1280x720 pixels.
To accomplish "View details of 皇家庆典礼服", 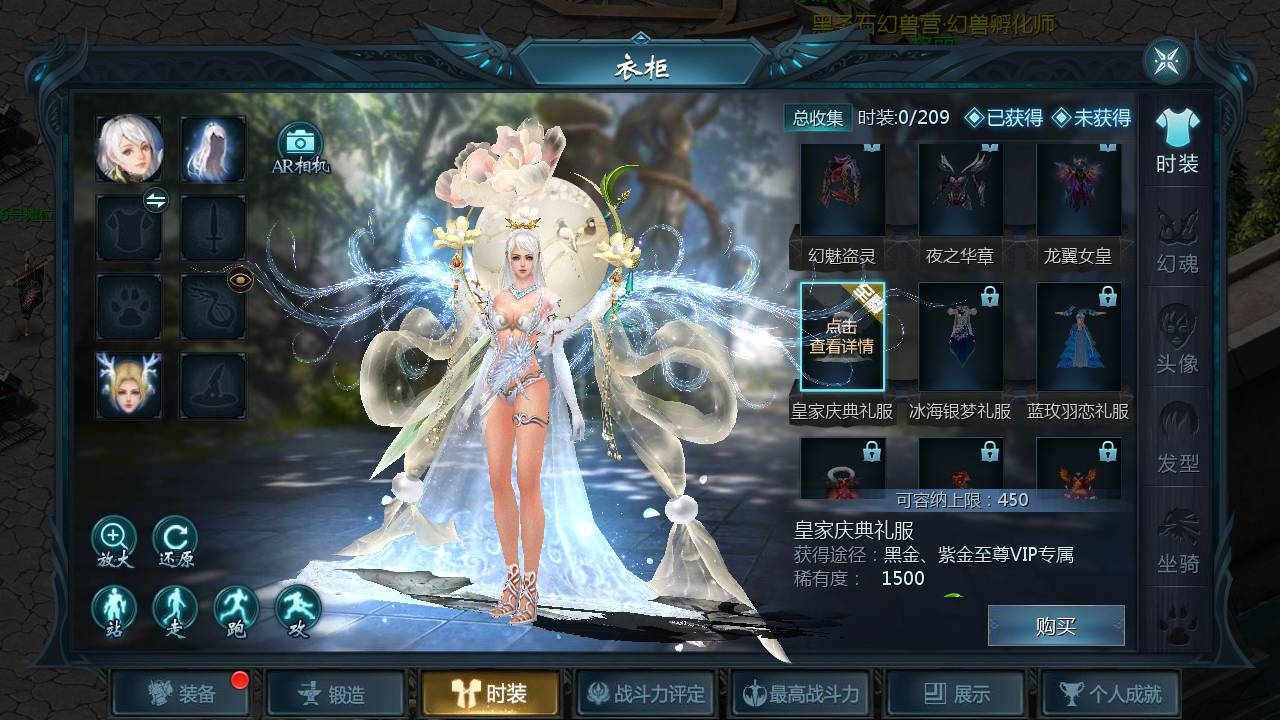I will (x=842, y=337).
